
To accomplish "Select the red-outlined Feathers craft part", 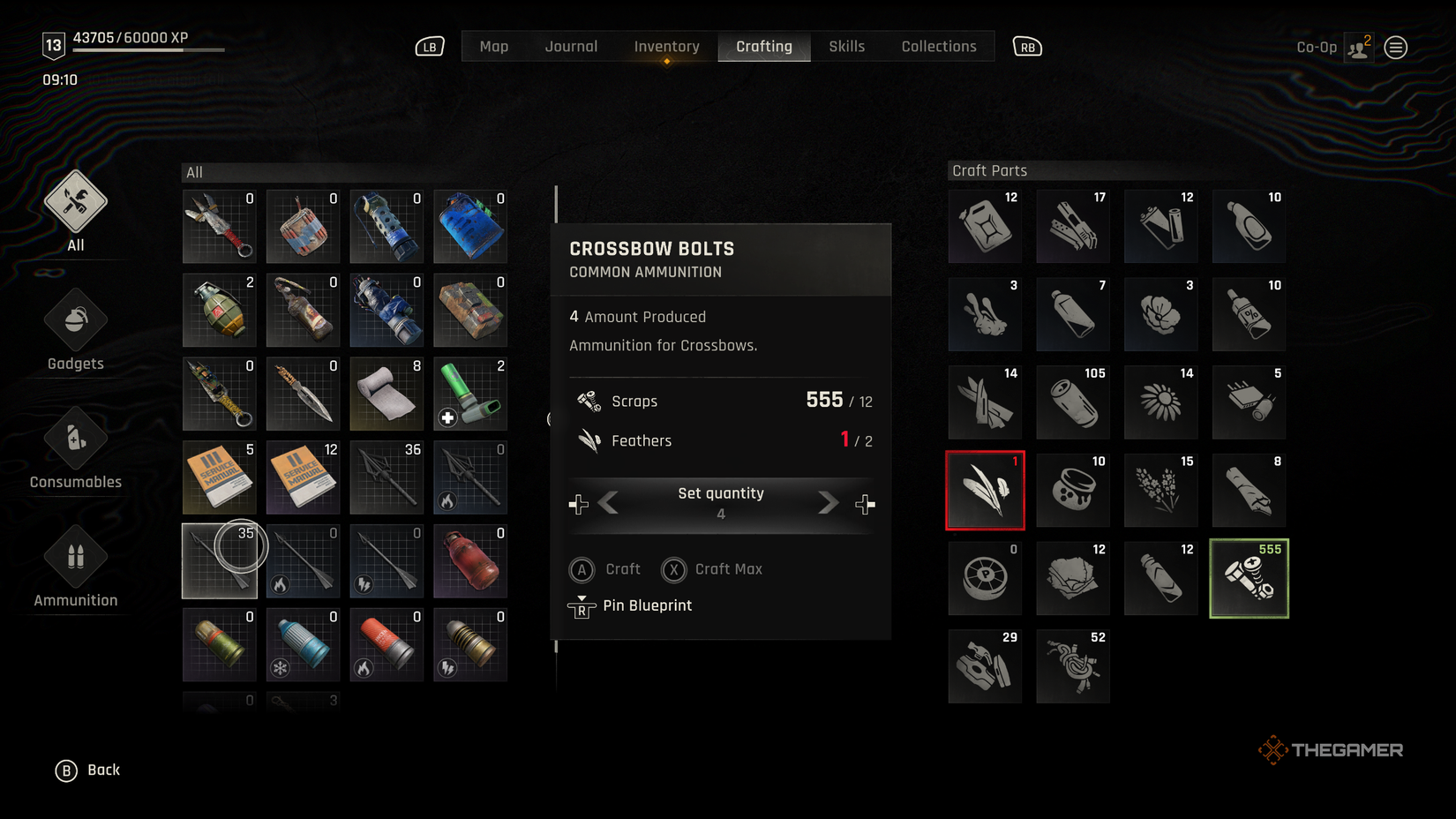I will (x=985, y=490).
